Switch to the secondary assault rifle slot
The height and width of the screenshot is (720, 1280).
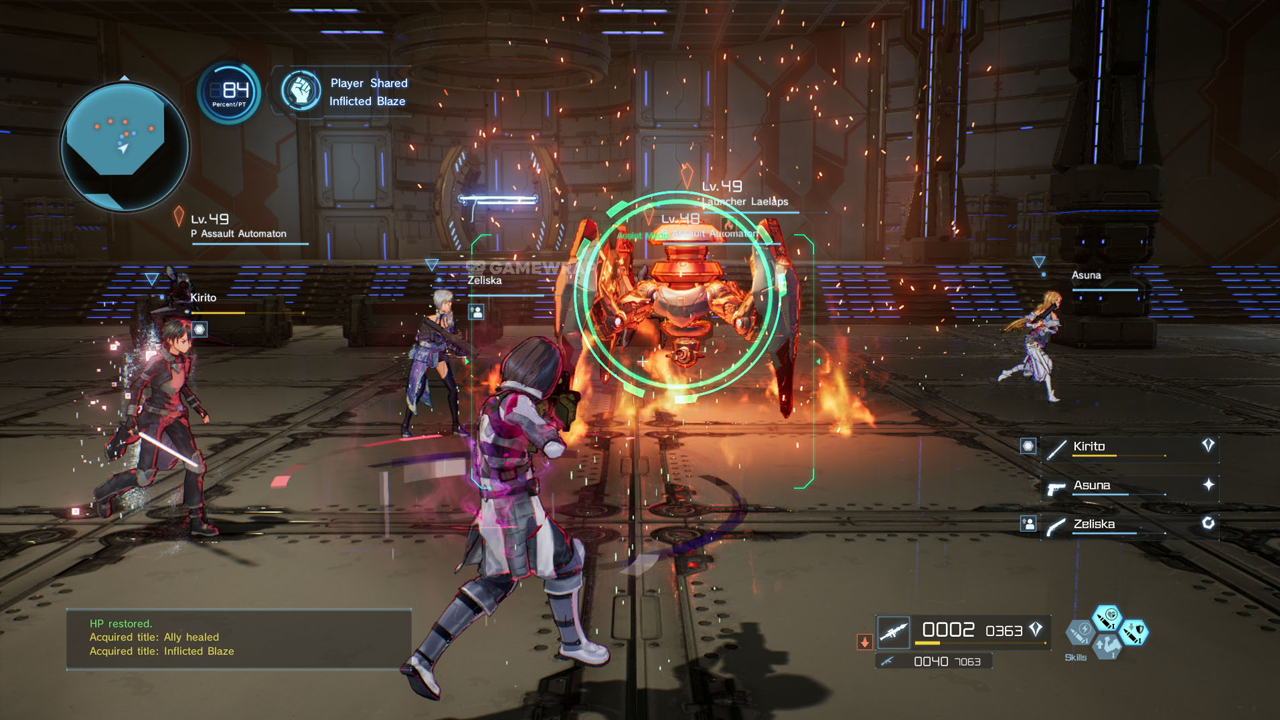point(886,661)
